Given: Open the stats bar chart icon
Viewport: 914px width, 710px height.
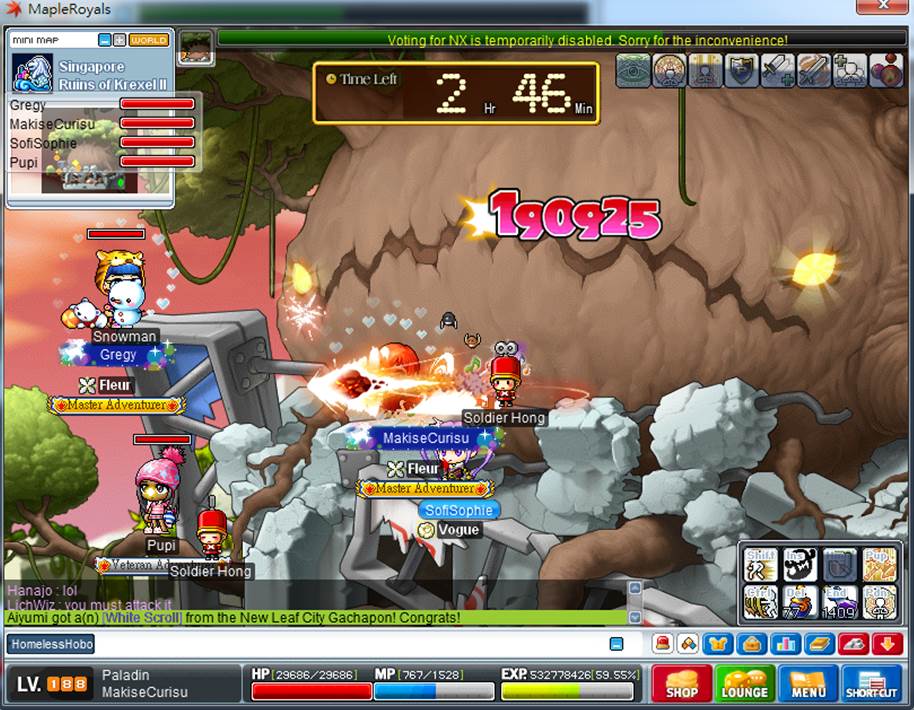Looking at the screenshot, I should click(786, 645).
